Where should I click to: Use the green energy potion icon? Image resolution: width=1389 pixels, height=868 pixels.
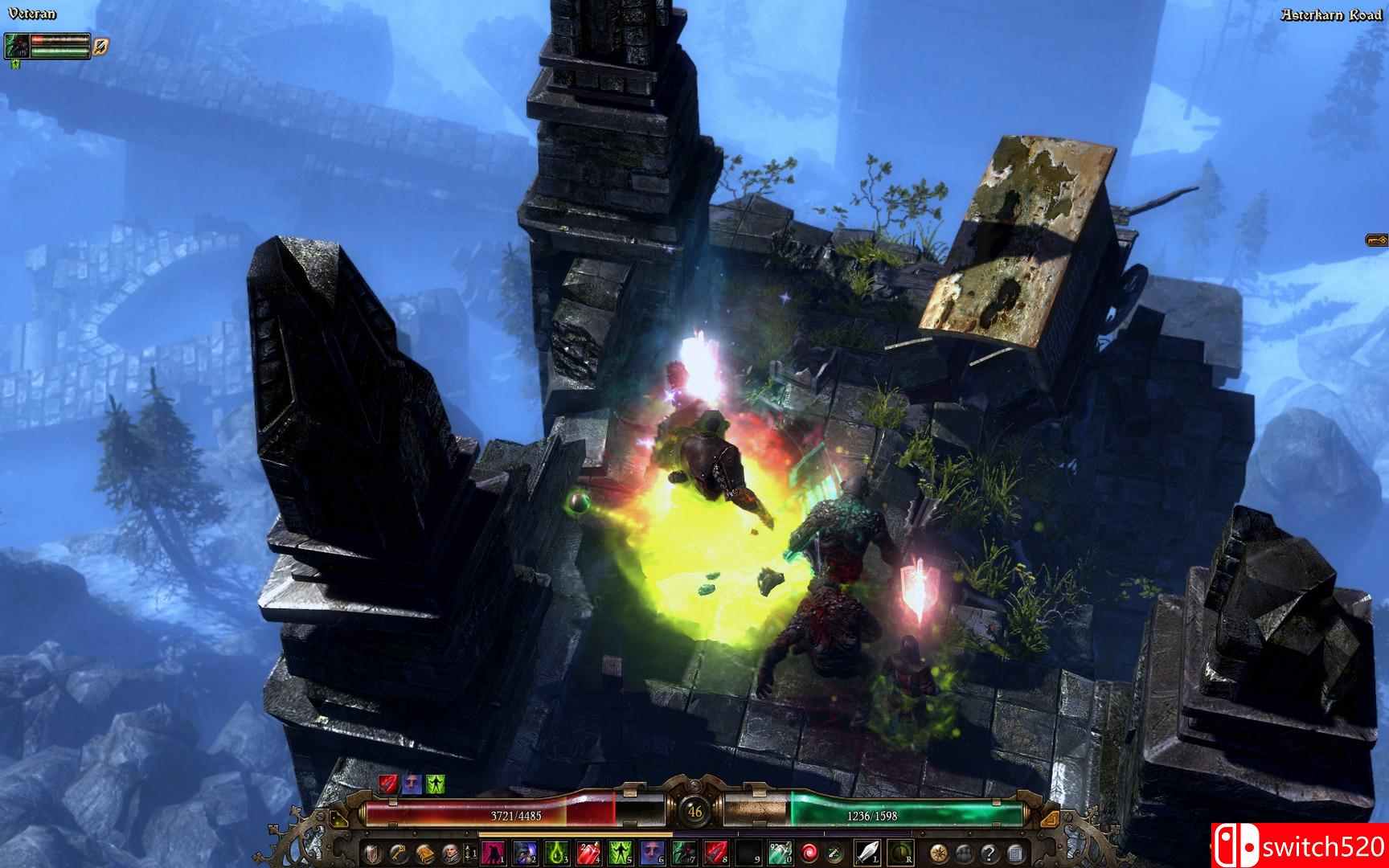835,854
